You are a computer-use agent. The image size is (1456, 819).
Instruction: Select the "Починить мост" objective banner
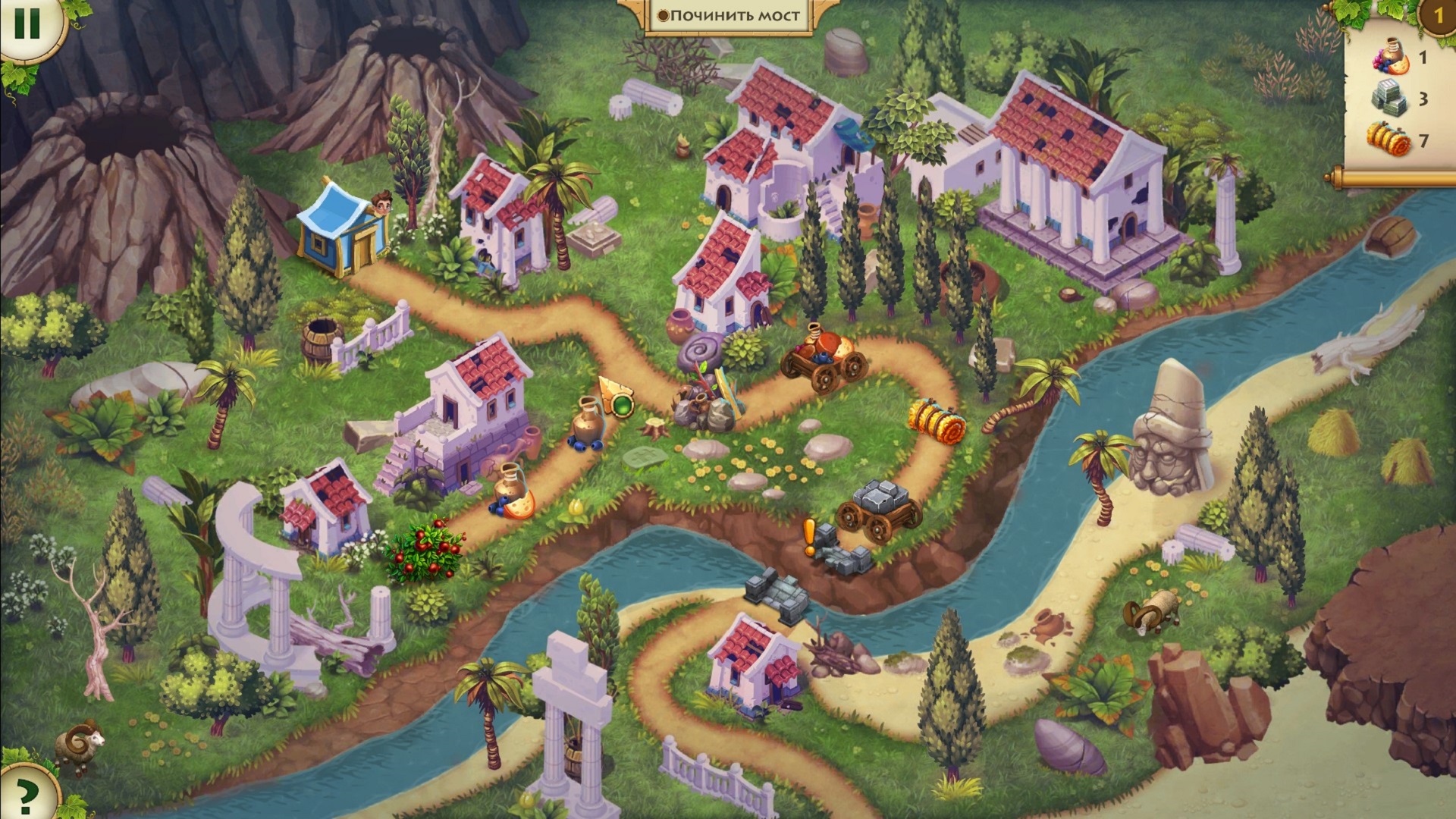729,15
